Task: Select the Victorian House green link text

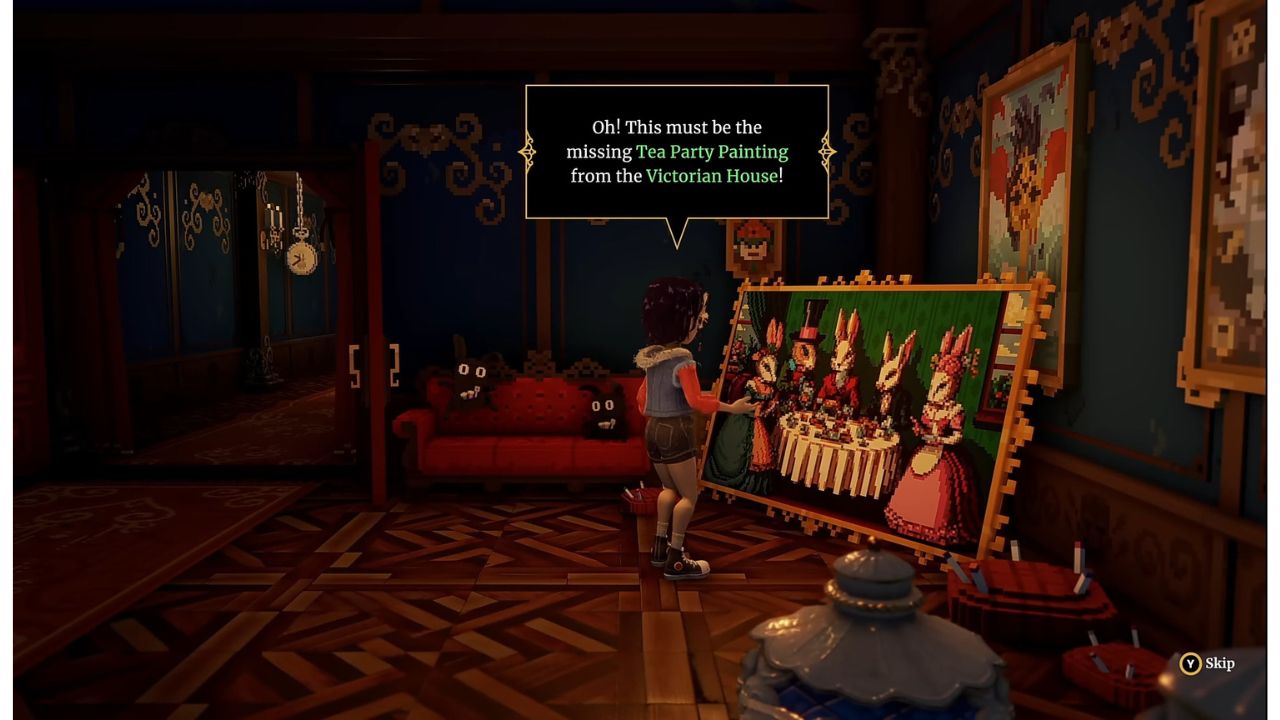Action: click(x=716, y=176)
